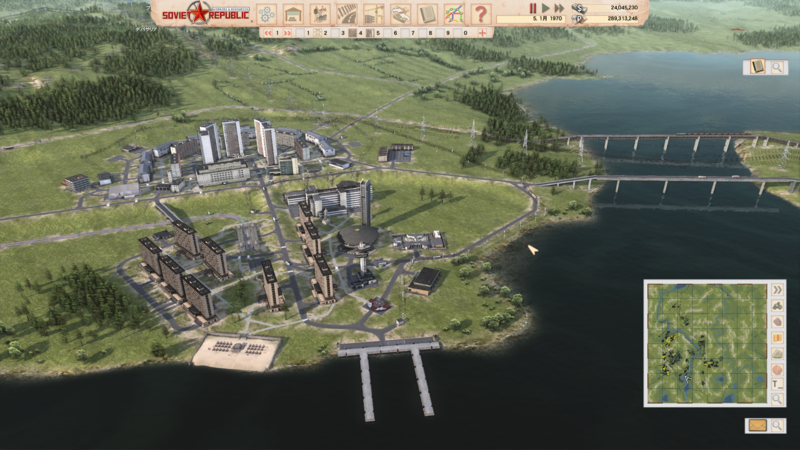Click the US dollar money icon
This screenshot has height=450, width=800.
tap(579, 7)
